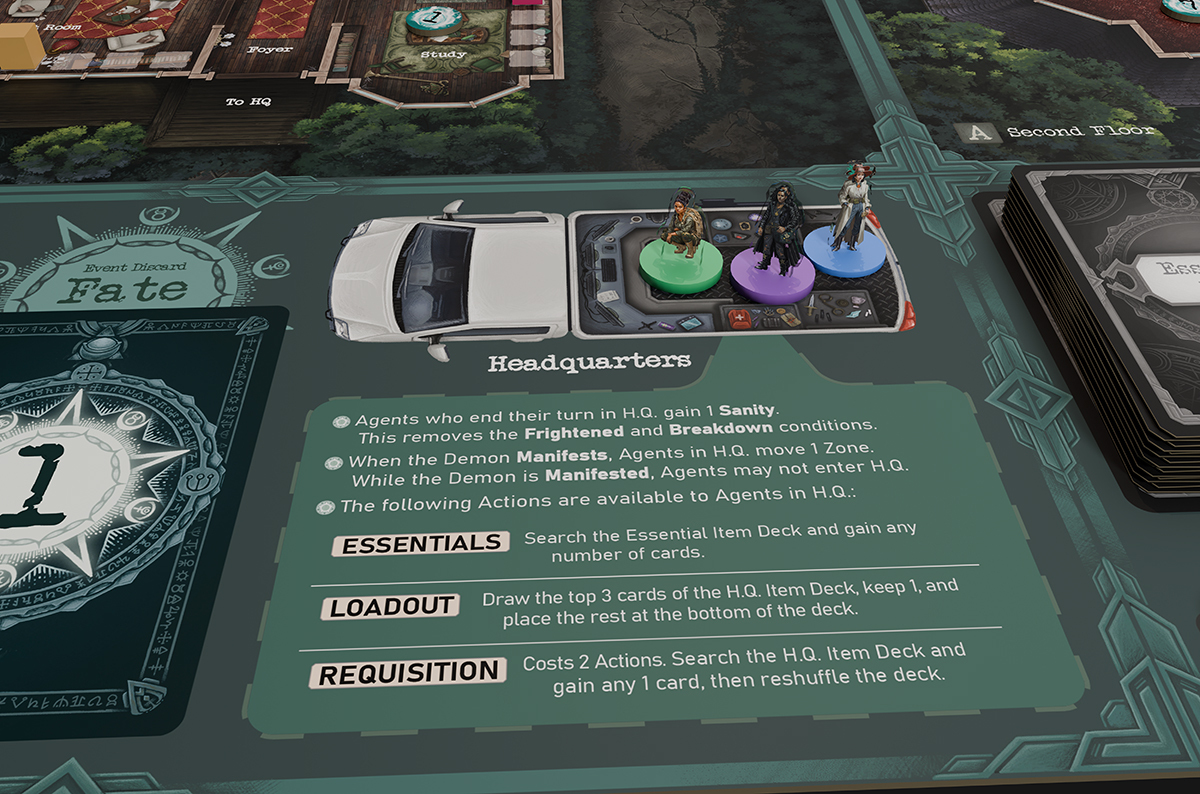
Task: Choose the ESSENTIALS action label
Action: tap(420, 543)
